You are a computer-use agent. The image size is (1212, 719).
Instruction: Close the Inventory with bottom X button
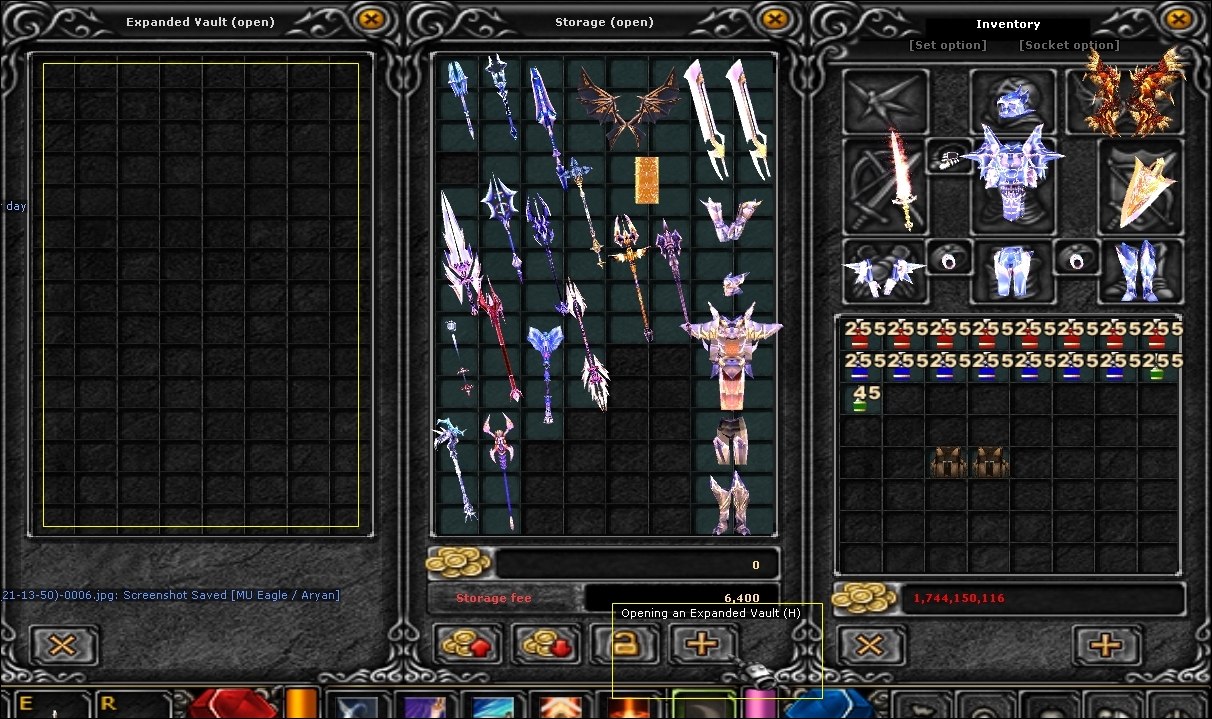(x=870, y=645)
